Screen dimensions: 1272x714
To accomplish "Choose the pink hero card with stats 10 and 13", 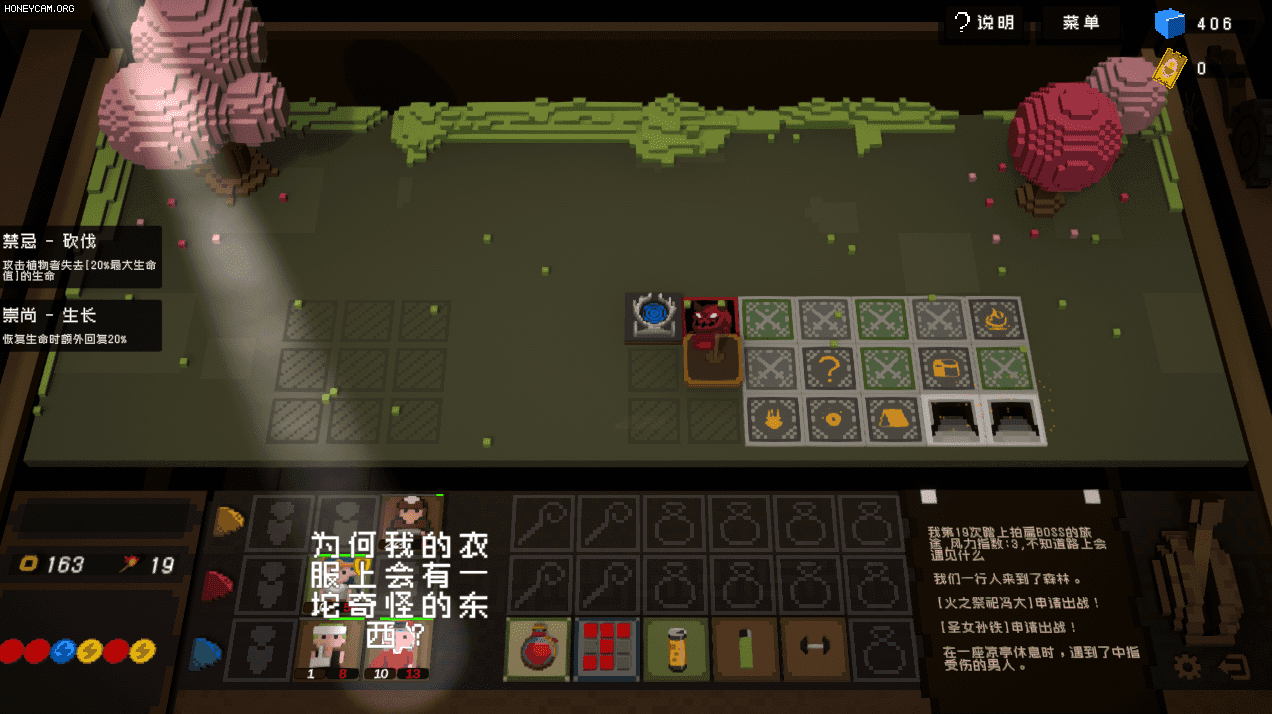I will click(x=397, y=649).
